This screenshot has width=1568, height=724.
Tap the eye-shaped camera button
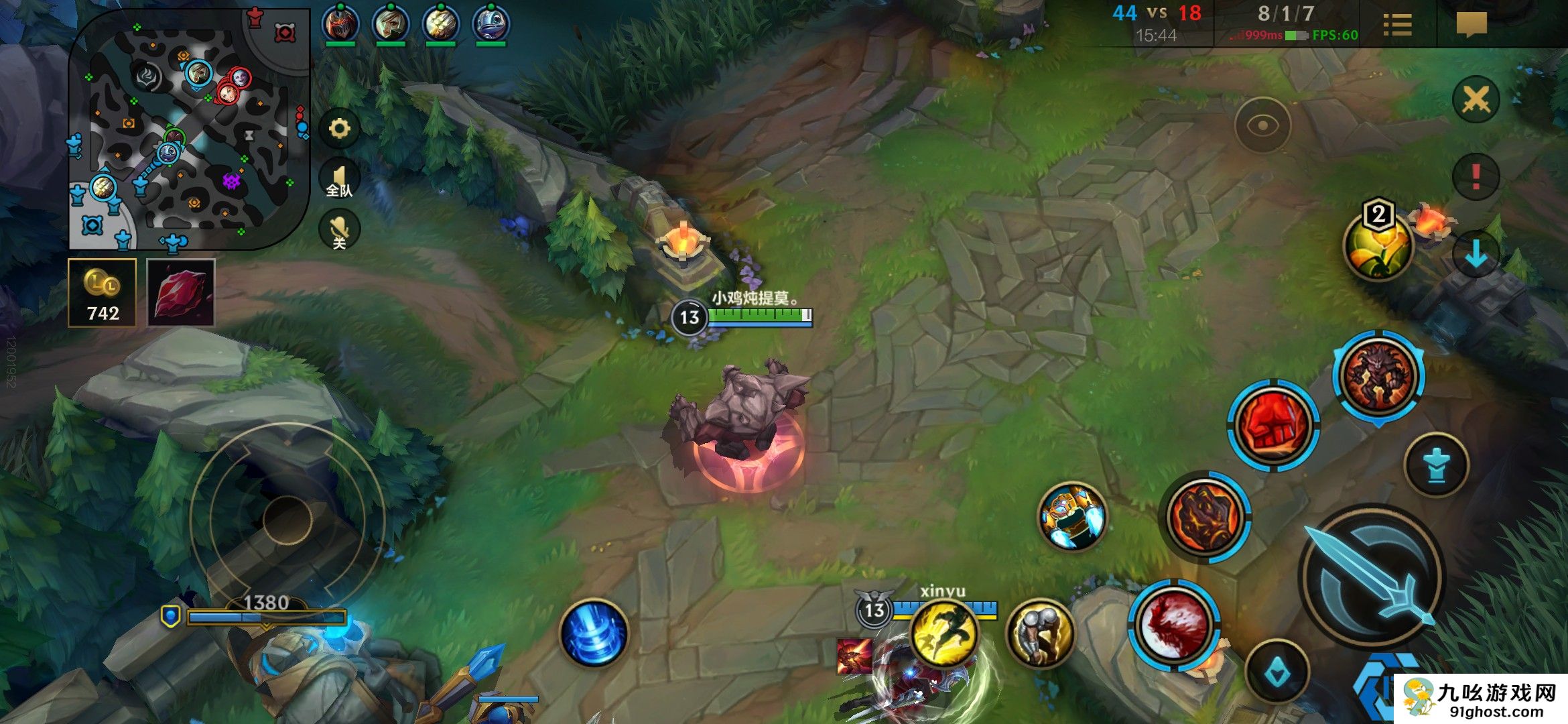[1262, 125]
